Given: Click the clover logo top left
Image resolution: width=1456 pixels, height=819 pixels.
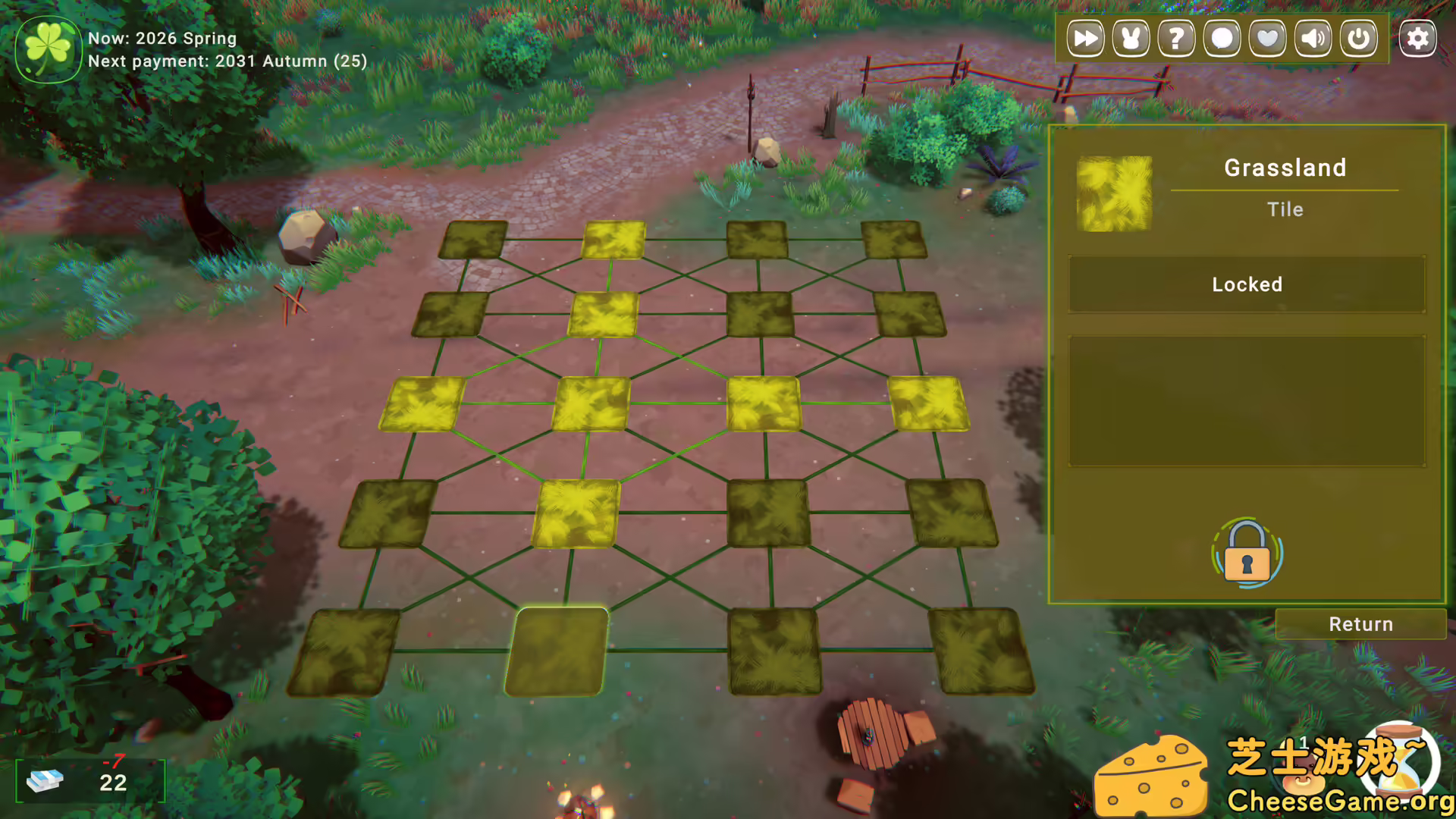Looking at the screenshot, I should tap(49, 49).
